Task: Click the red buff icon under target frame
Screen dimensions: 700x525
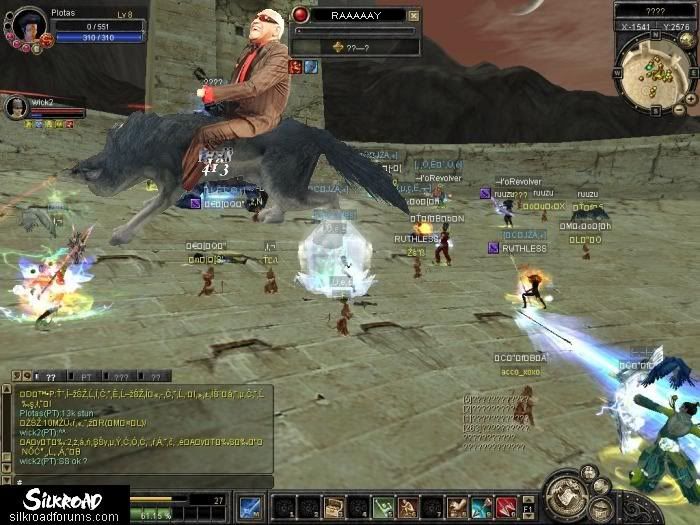Action: (296, 67)
